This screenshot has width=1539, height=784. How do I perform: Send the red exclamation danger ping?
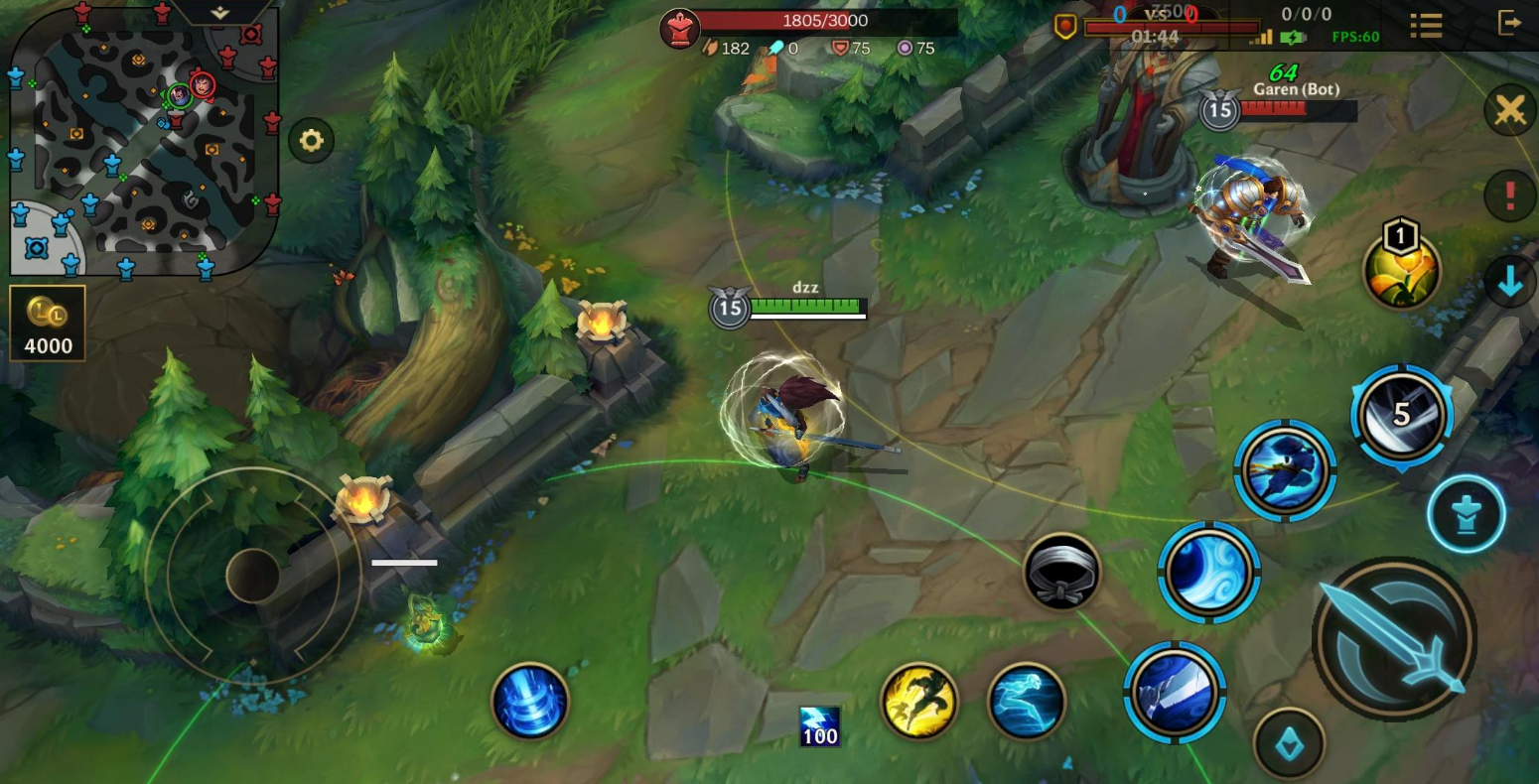pos(1509,196)
